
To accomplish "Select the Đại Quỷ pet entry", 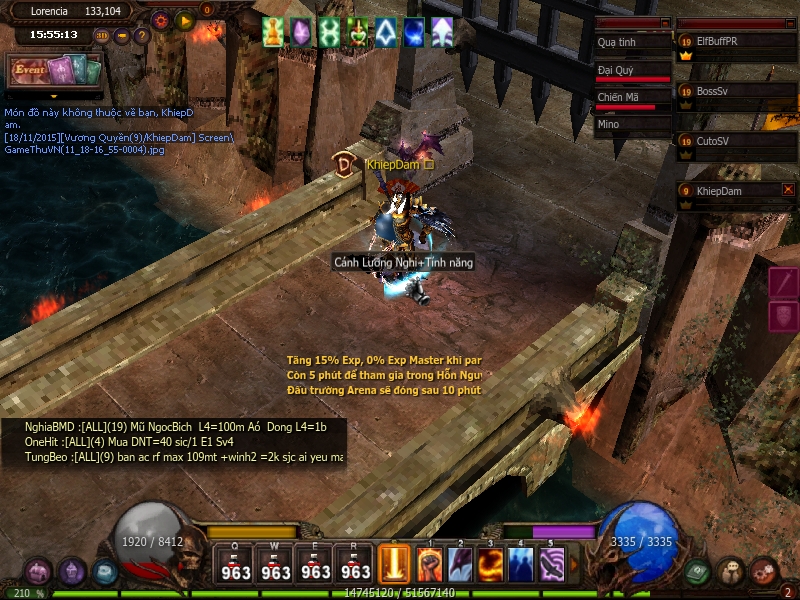I will click(x=632, y=71).
